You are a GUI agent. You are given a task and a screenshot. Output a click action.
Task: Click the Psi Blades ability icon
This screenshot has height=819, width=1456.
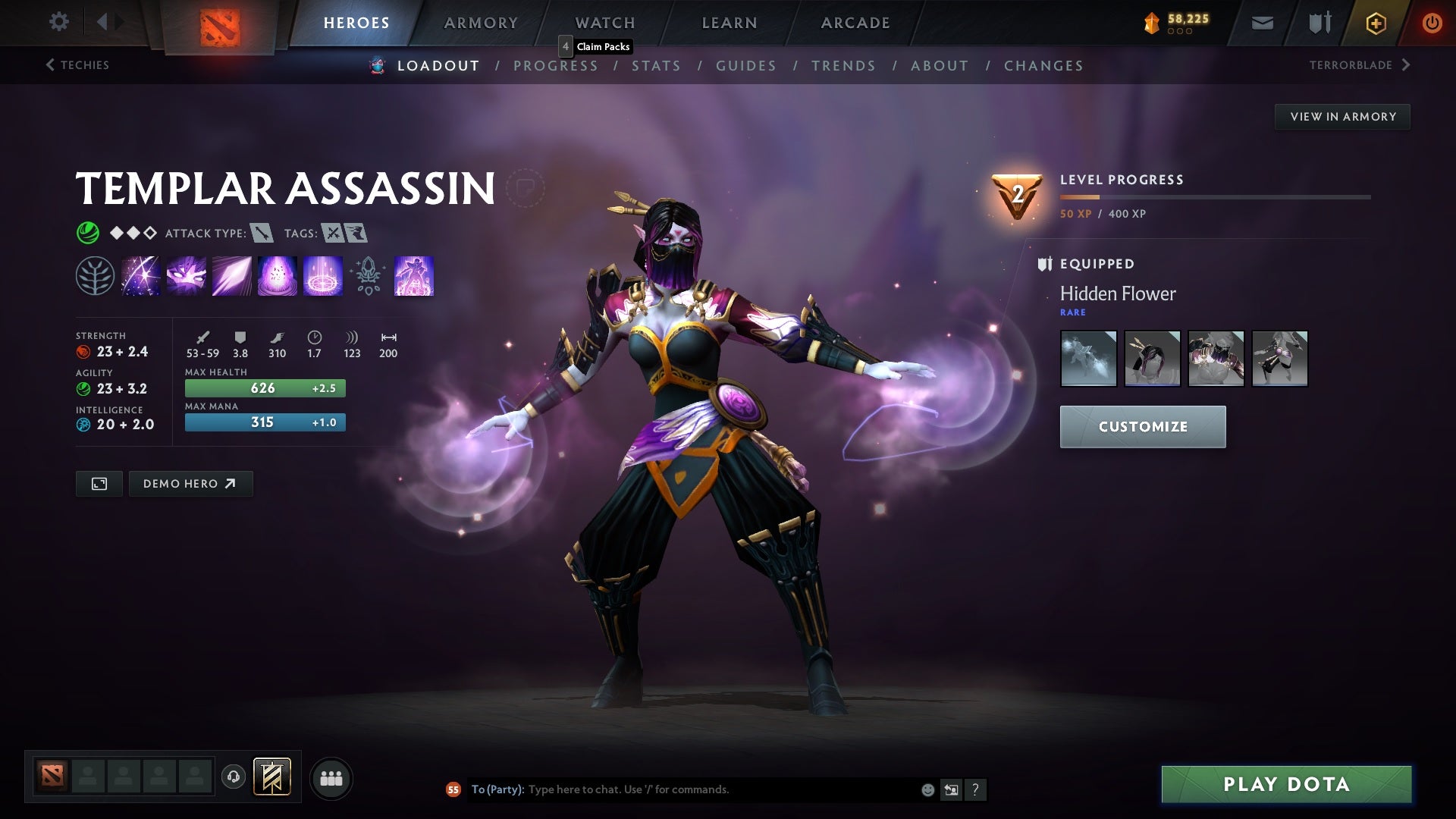pyautogui.click(x=231, y=276)
